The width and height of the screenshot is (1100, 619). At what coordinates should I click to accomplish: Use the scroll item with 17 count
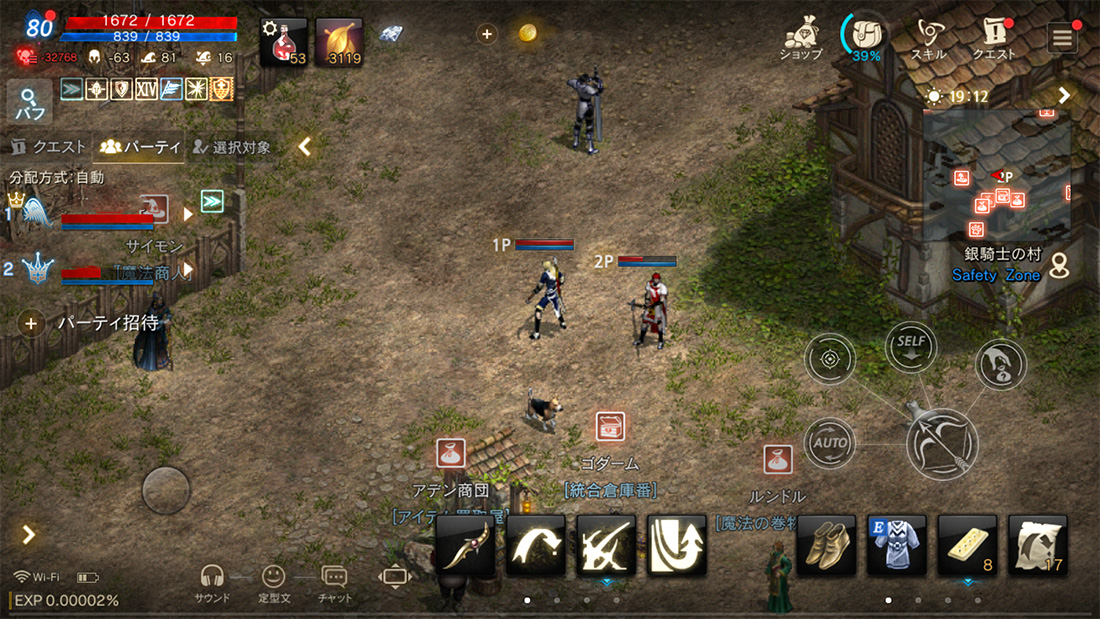click(x=1037, y=545)
